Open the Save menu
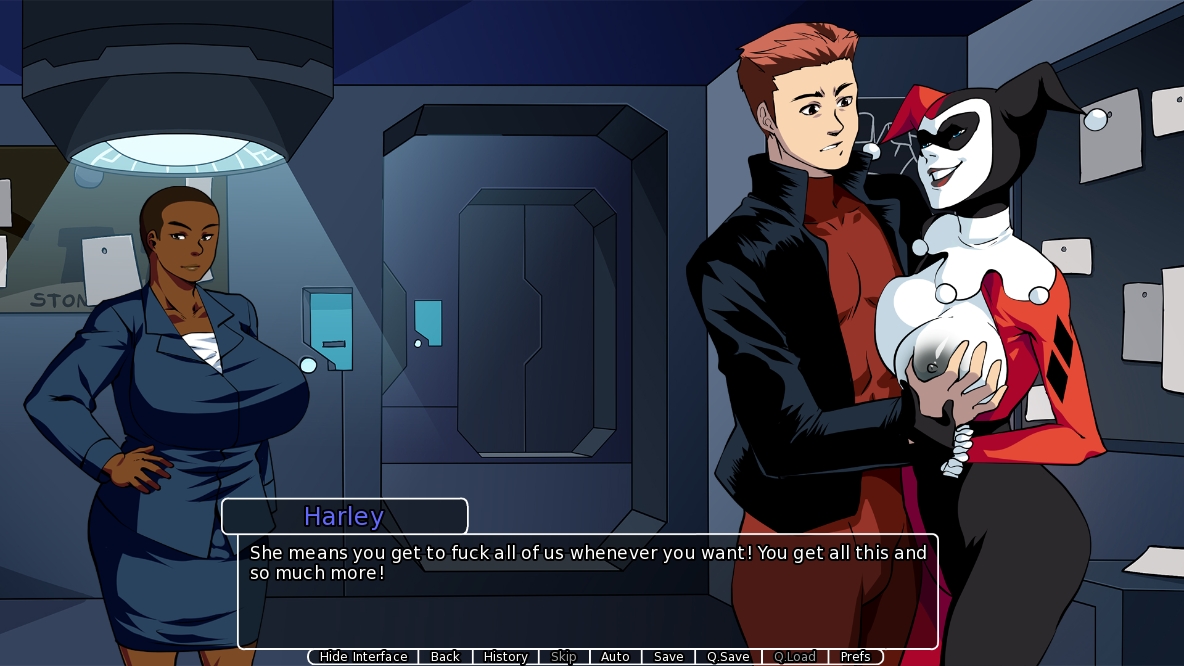 (668, 657)
